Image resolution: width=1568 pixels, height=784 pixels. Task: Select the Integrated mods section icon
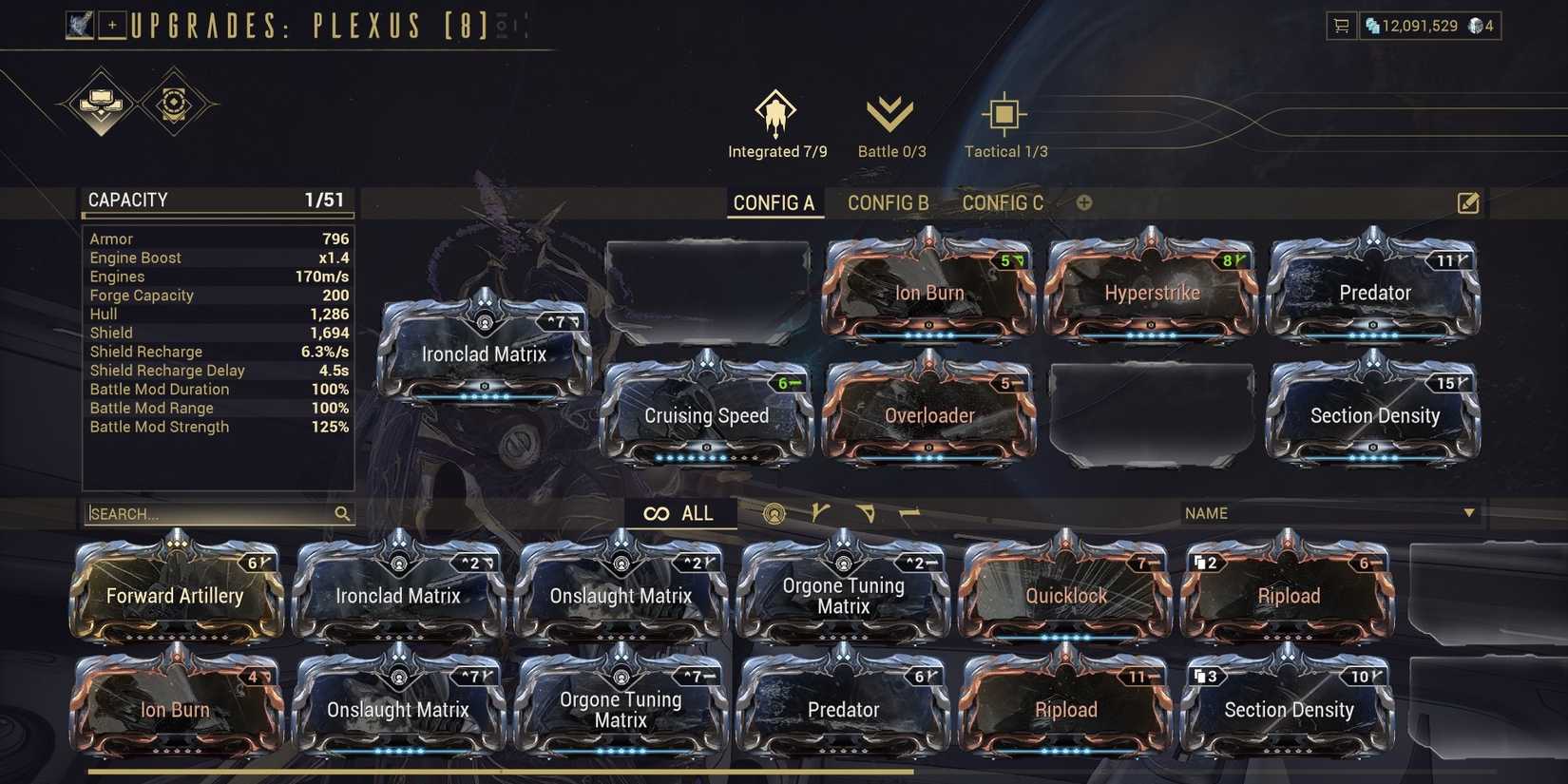775,117
